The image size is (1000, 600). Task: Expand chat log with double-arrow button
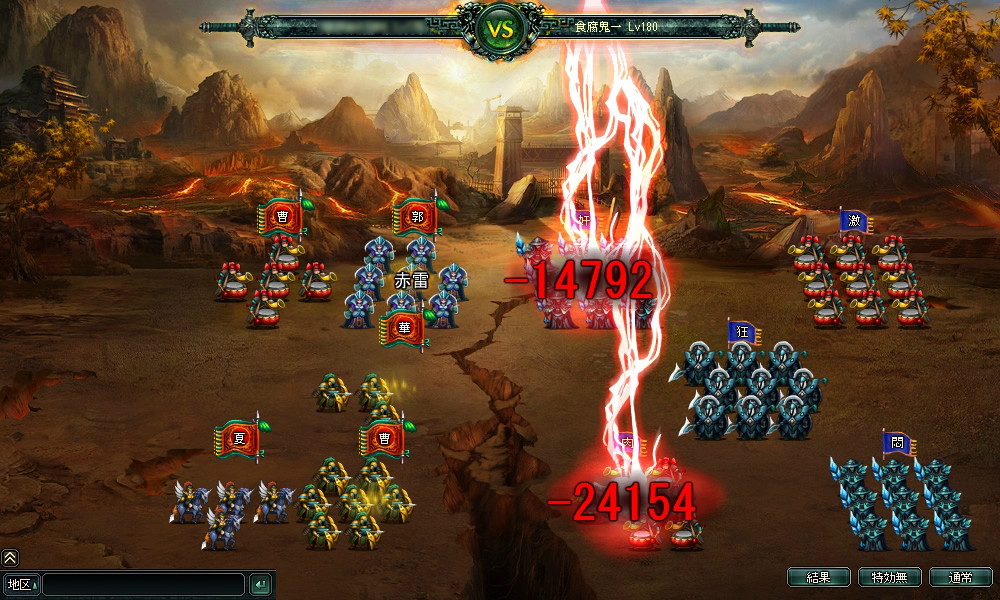(10, 558)
